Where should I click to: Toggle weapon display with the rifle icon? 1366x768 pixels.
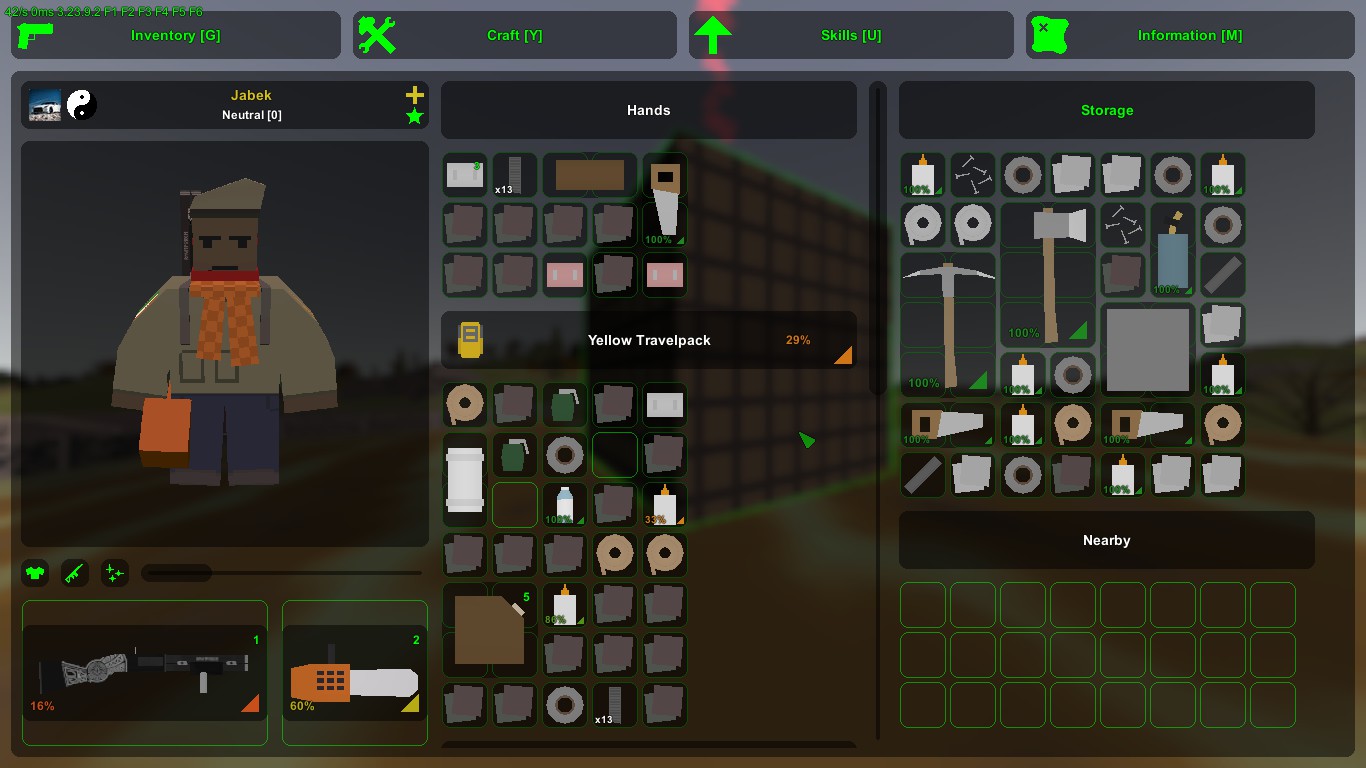coord(74,572)
